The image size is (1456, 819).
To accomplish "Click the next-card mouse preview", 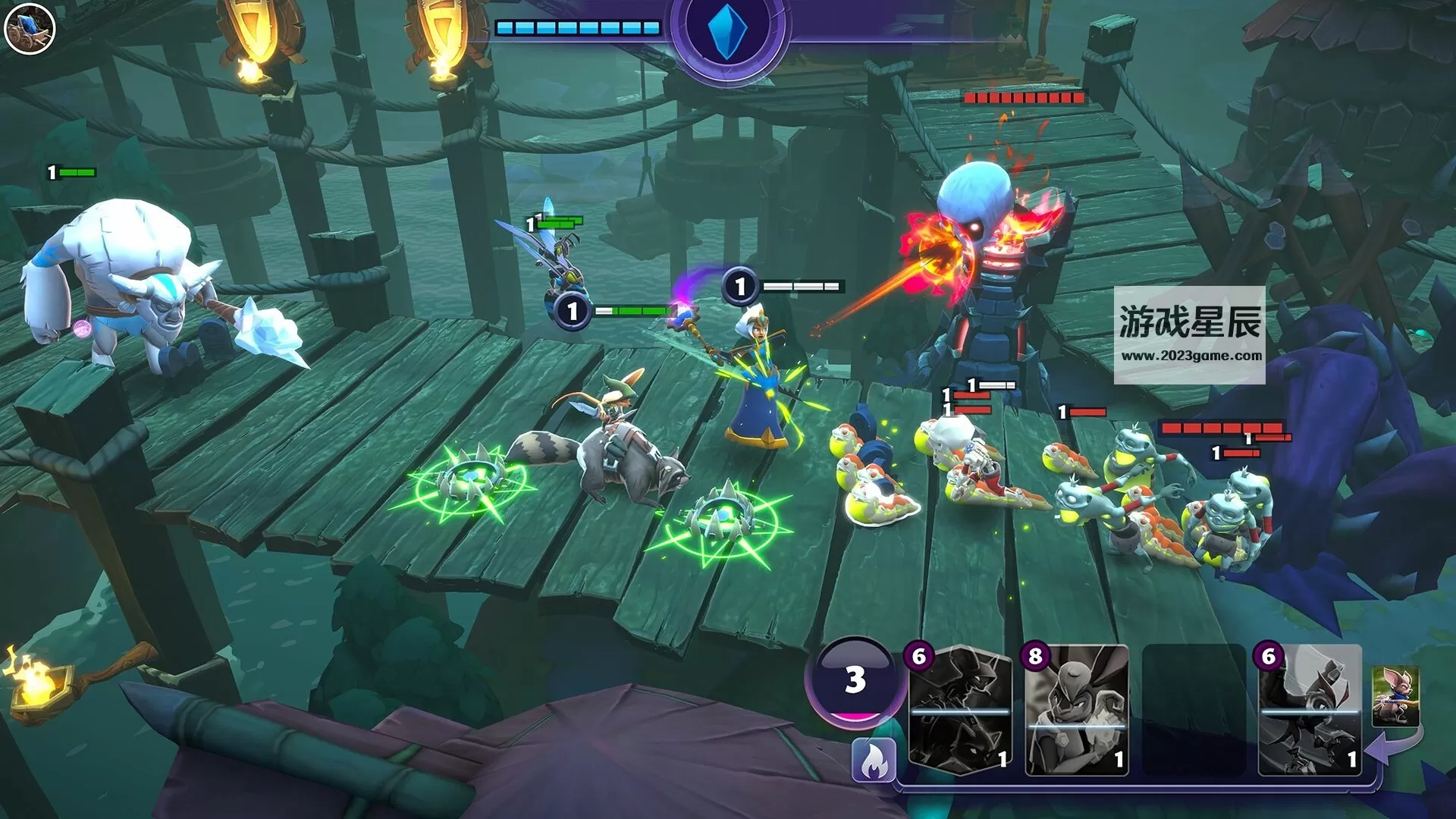I will [1395, 695].
